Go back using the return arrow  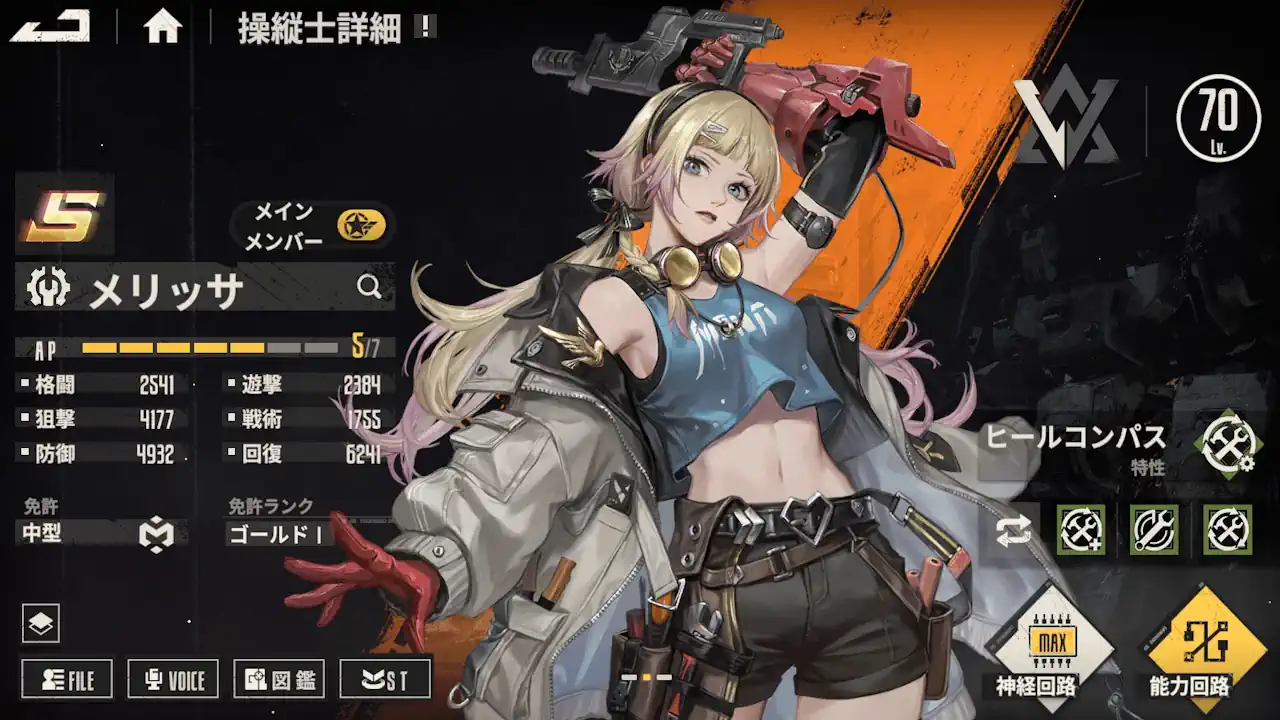(50, 26)
